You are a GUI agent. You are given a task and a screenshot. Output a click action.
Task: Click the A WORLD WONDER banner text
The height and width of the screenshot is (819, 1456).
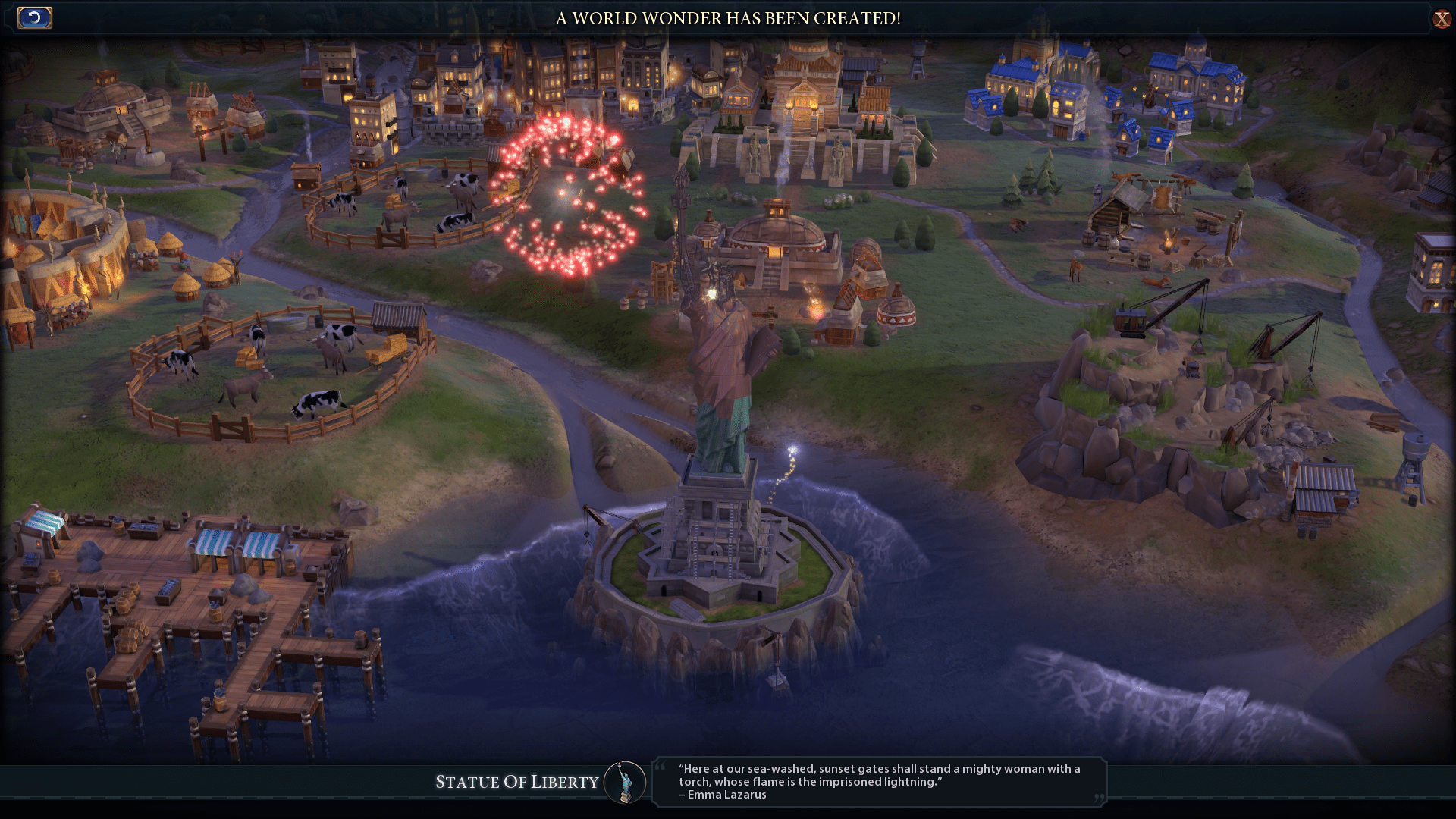coord(728,19)
